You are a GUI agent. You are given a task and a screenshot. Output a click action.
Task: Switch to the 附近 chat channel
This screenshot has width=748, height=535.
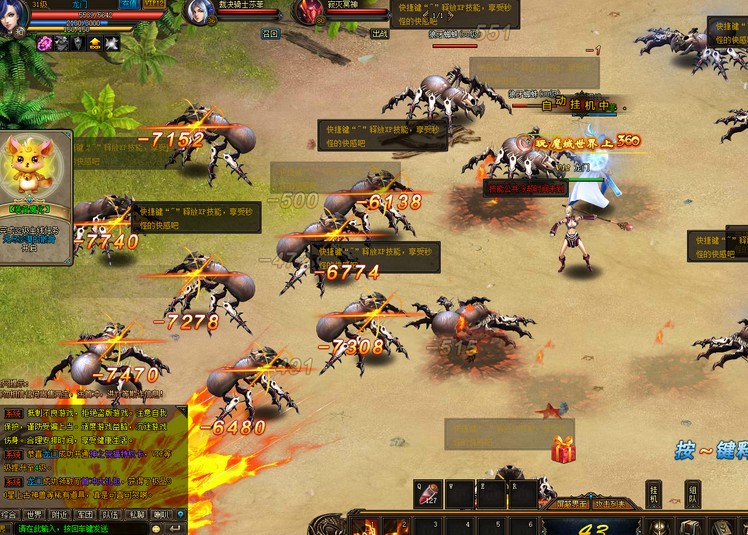tap(62, 515)
